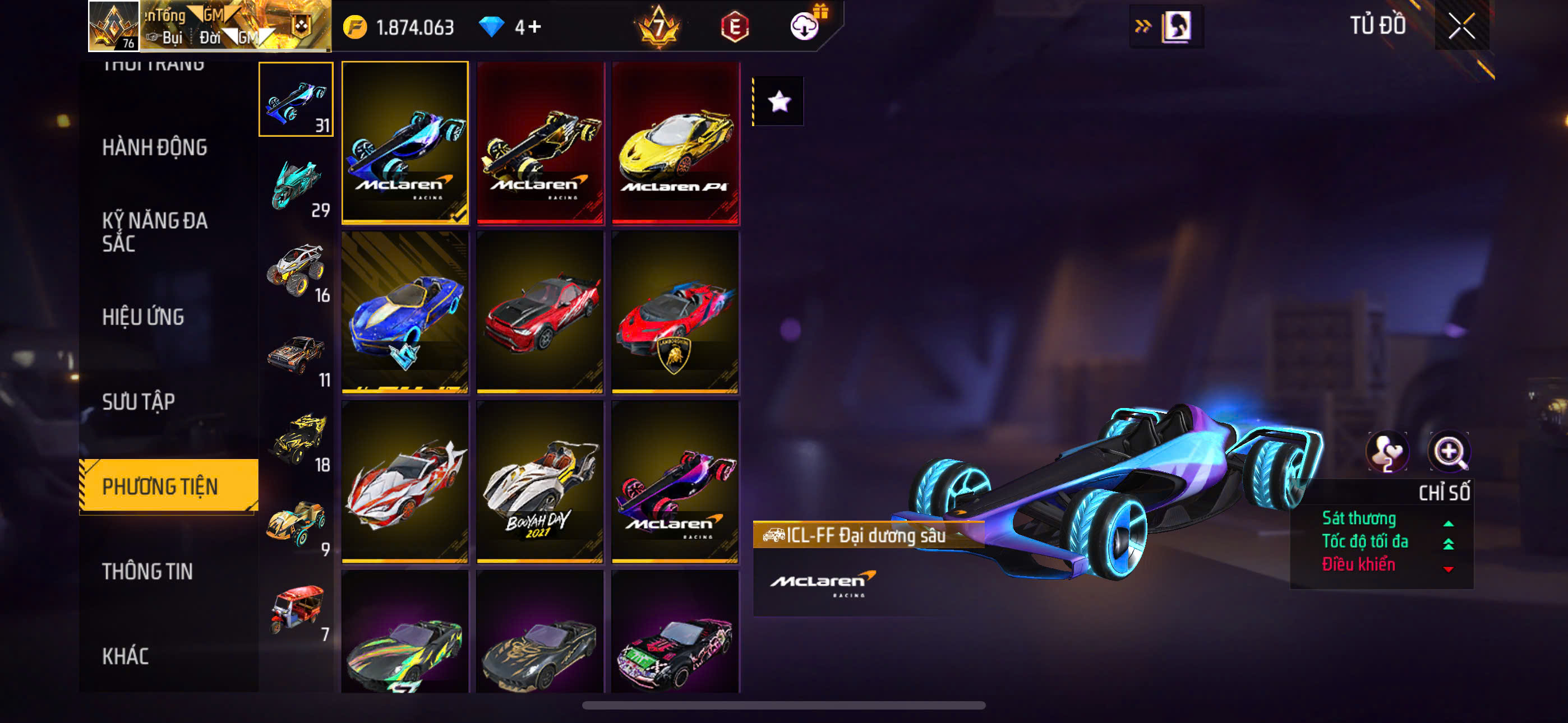The width and height of the screenshot is (1568, 723).
Task: Go to Thông Tin section
Action: click(x=147, y=571)
